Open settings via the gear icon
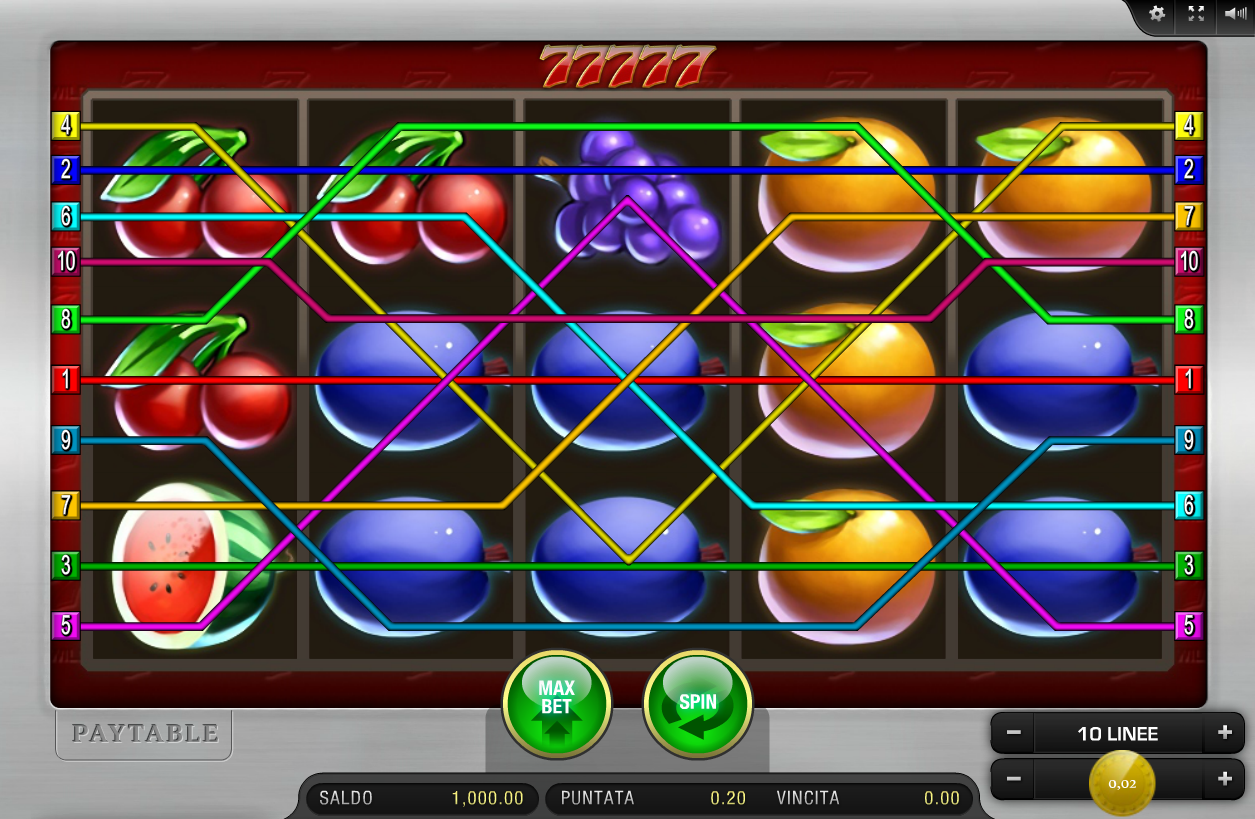Viewport: 1255px width, 819px height. (x=1157, y=14)
